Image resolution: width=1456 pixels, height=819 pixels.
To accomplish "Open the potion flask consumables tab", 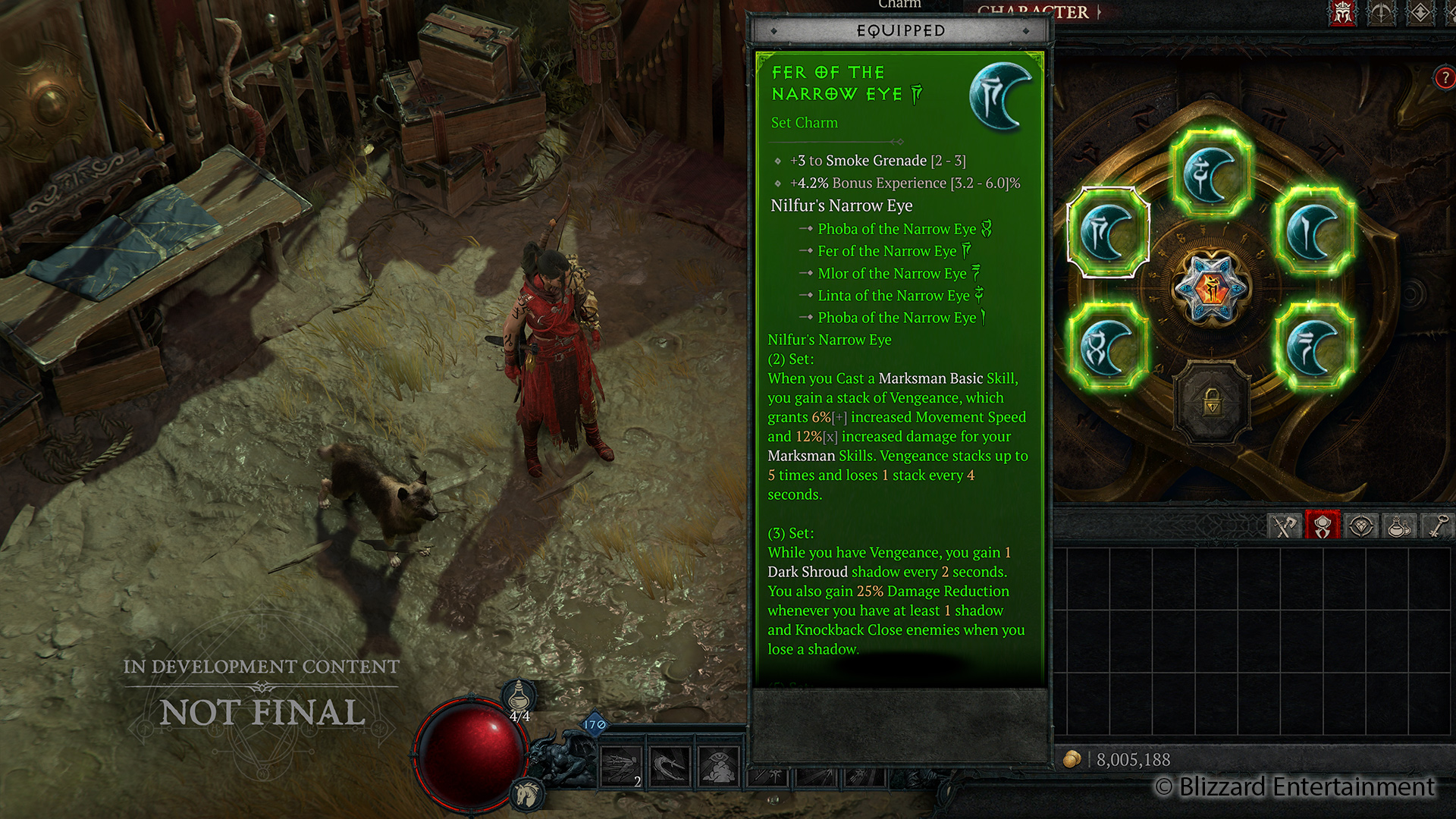I will [x=1399, y=526].
